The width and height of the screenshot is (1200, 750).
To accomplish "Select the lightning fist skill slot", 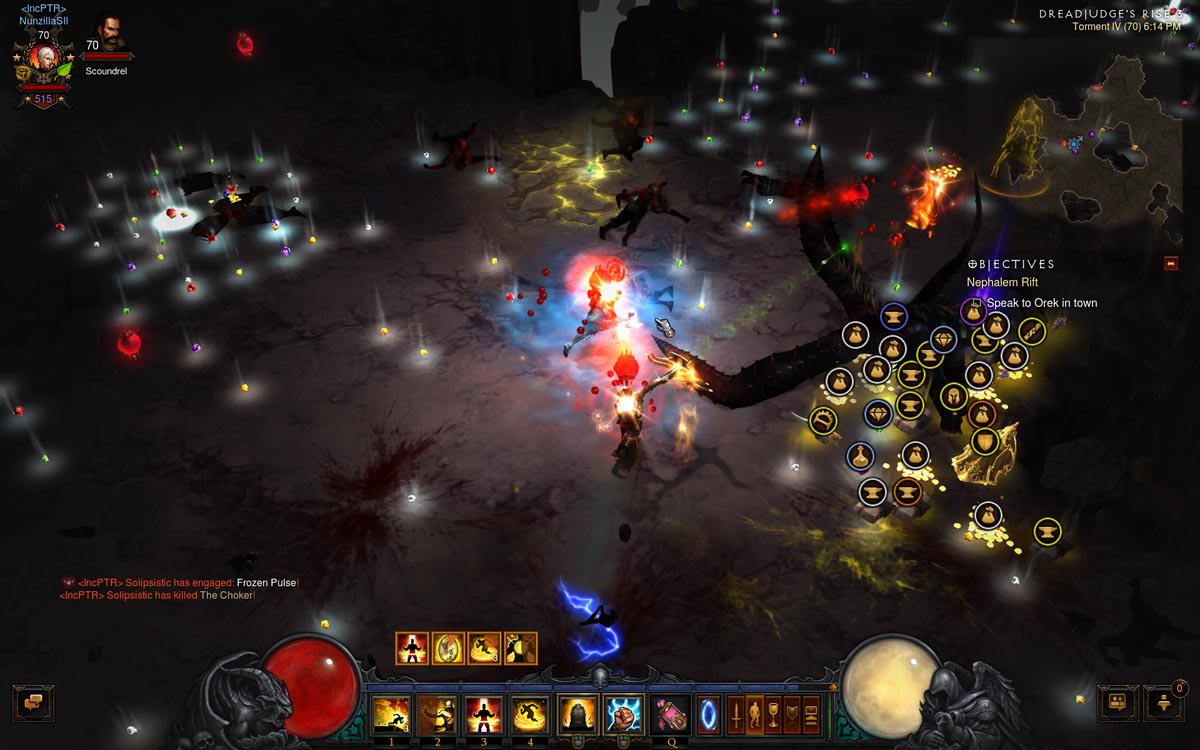I will tap(624, 714).
